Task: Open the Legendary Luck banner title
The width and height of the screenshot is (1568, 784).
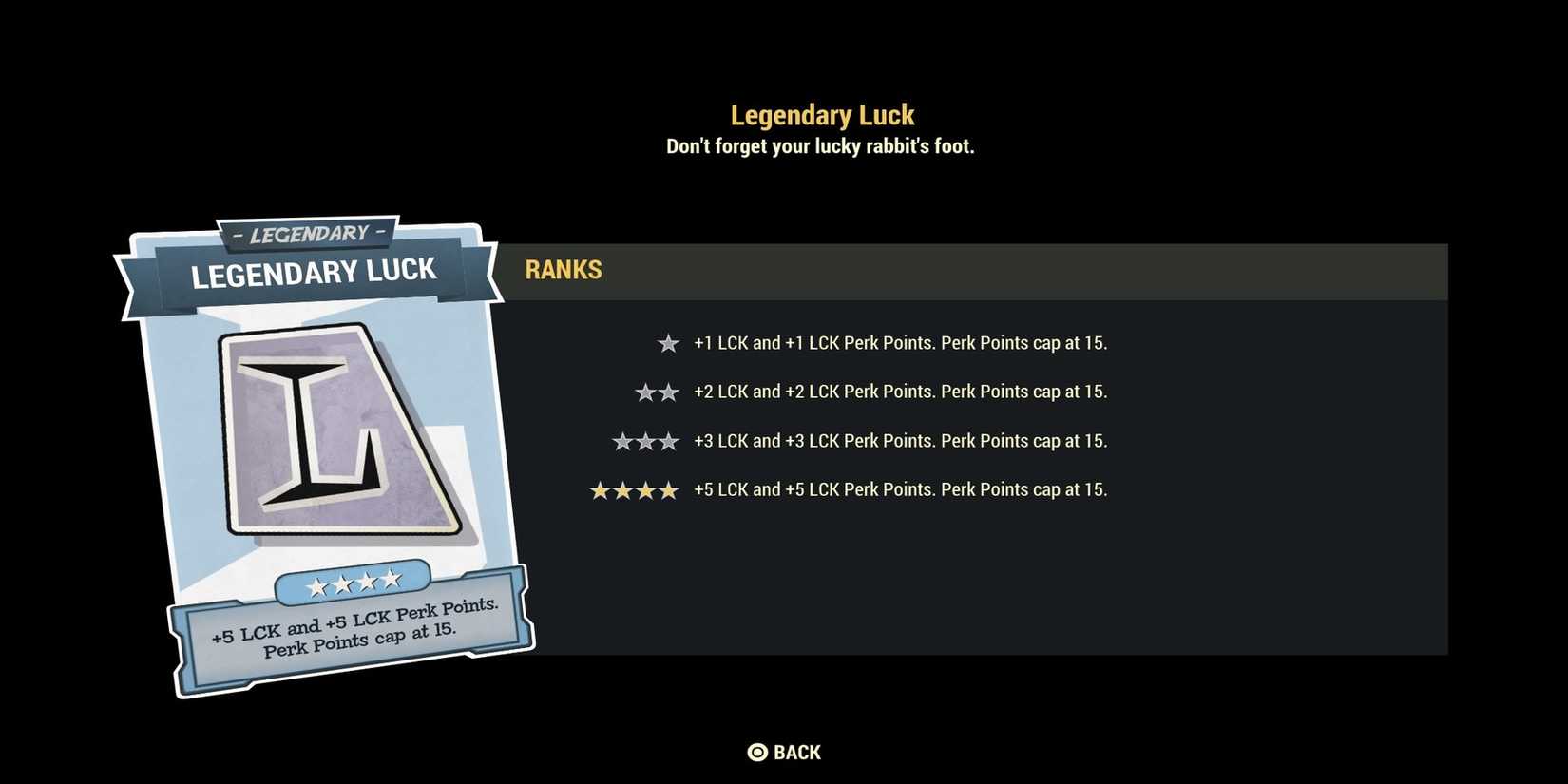Action: (314, 274)
